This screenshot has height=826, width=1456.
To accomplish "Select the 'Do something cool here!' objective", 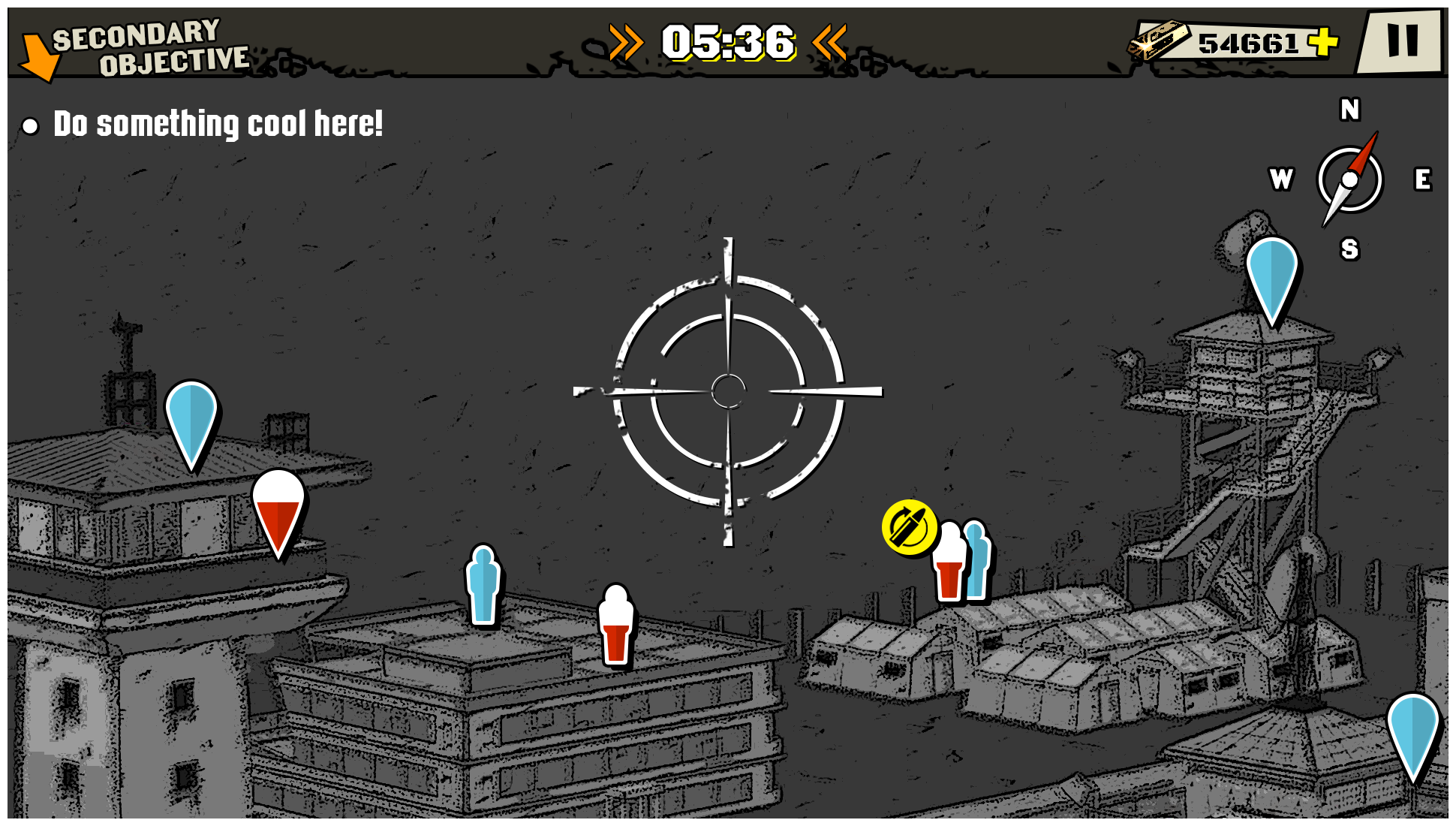I will pos(218,124).
